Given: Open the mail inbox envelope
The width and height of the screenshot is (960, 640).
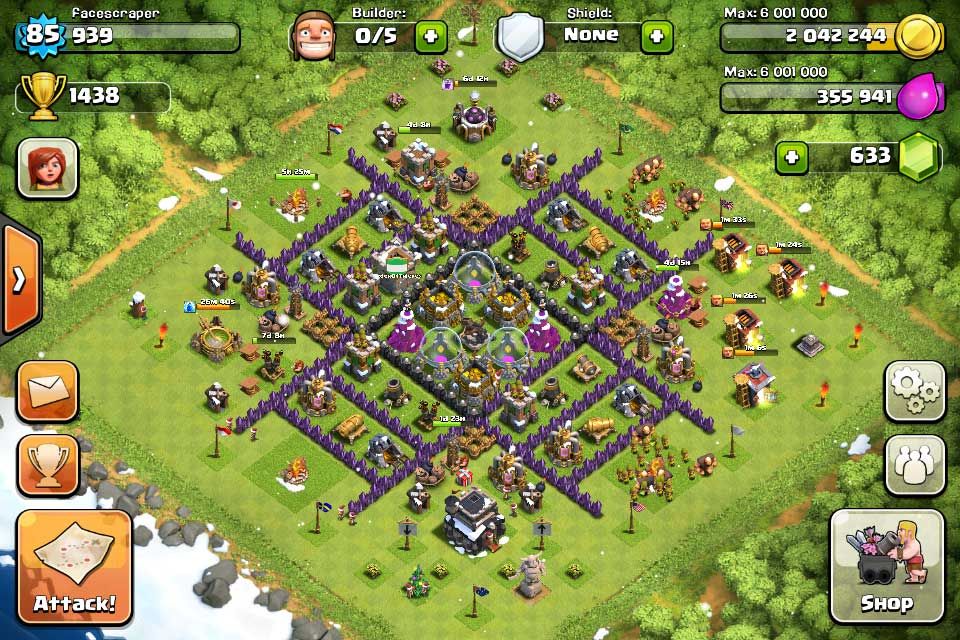Looking at the screenshot, I should click(47, 391).
